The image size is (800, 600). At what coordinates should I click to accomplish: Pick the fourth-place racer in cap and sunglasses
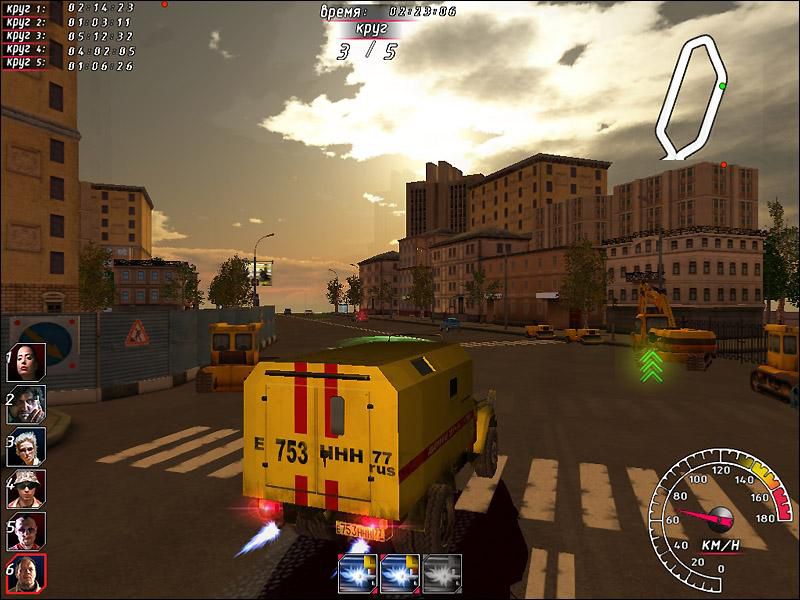[x=27, y=489]
